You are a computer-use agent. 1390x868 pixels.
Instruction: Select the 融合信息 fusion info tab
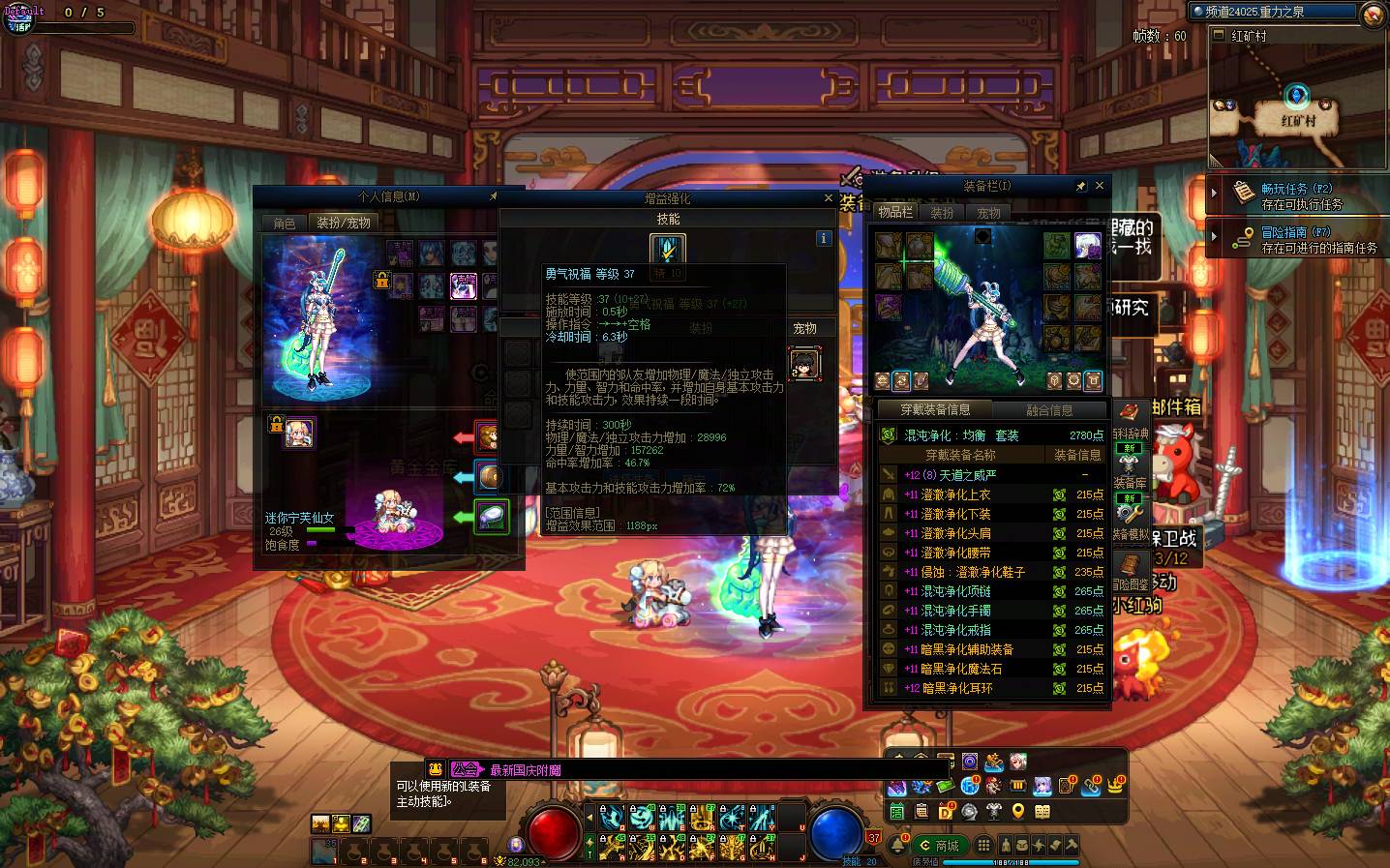pyautogui.click(x=1048, y=410)
